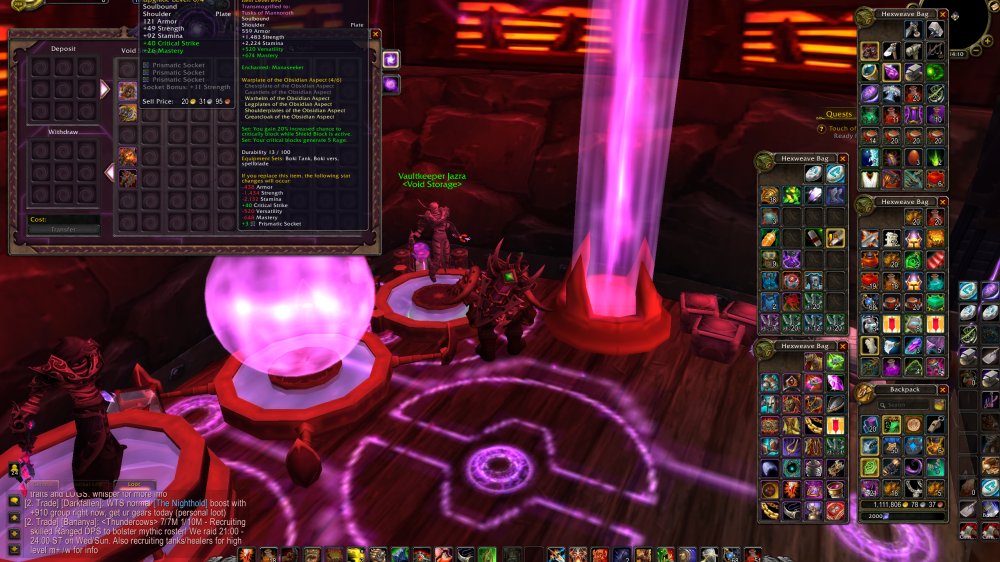This screenshot has width=1000, height=562.
Task: Close the Void Storage window
Action: click(376, 34)
